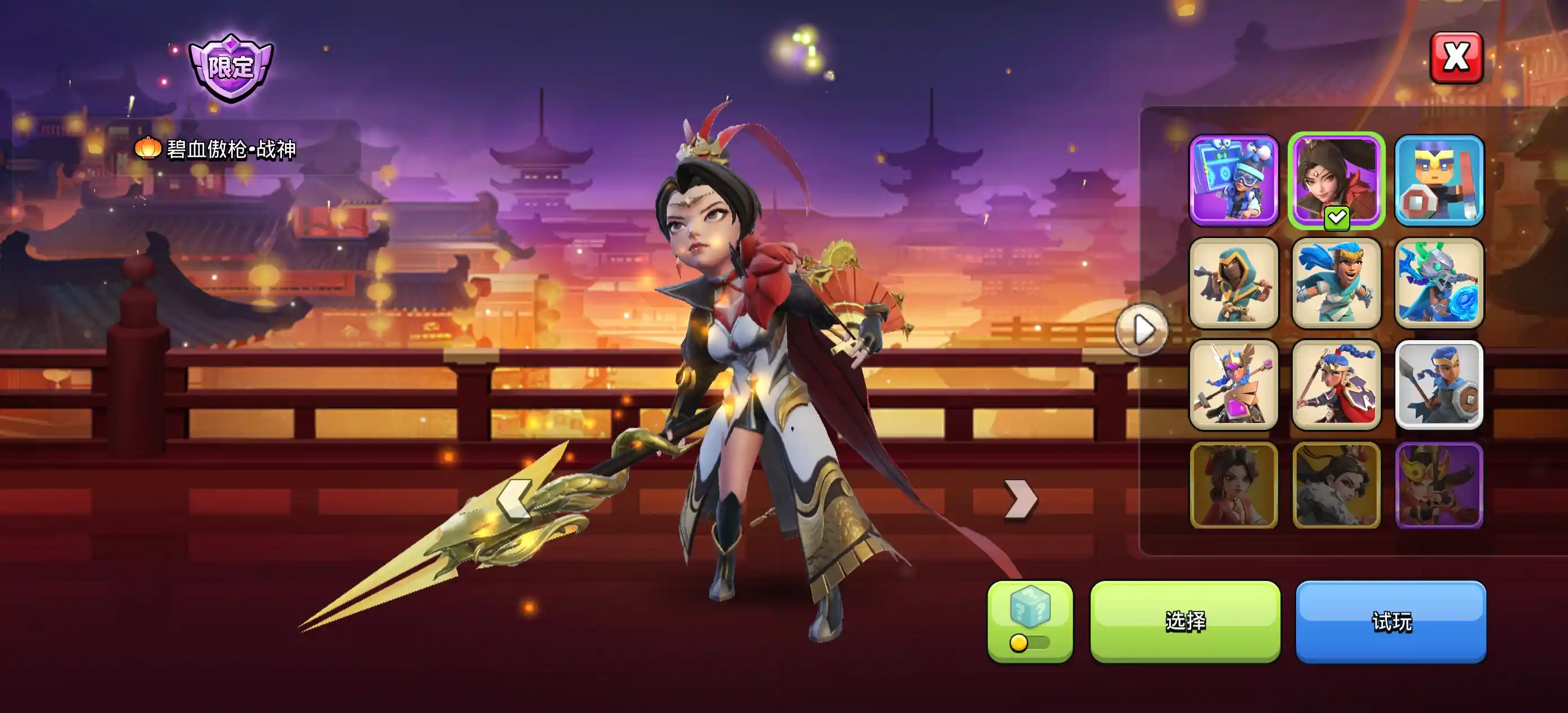Select the hooded teal-robed skin thumbnail
This screenshot has width=1568, height=713.
1234,283
